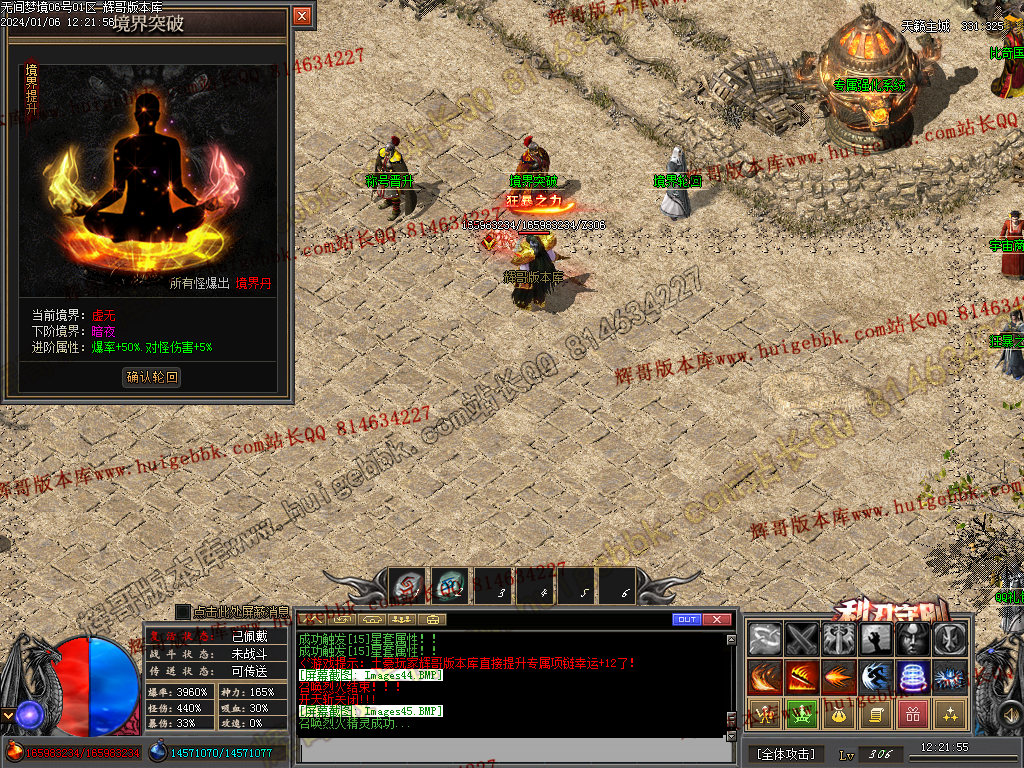Use the flaming blade slash skill
The width and height of the screenshot is (1024, 768).
802,677
